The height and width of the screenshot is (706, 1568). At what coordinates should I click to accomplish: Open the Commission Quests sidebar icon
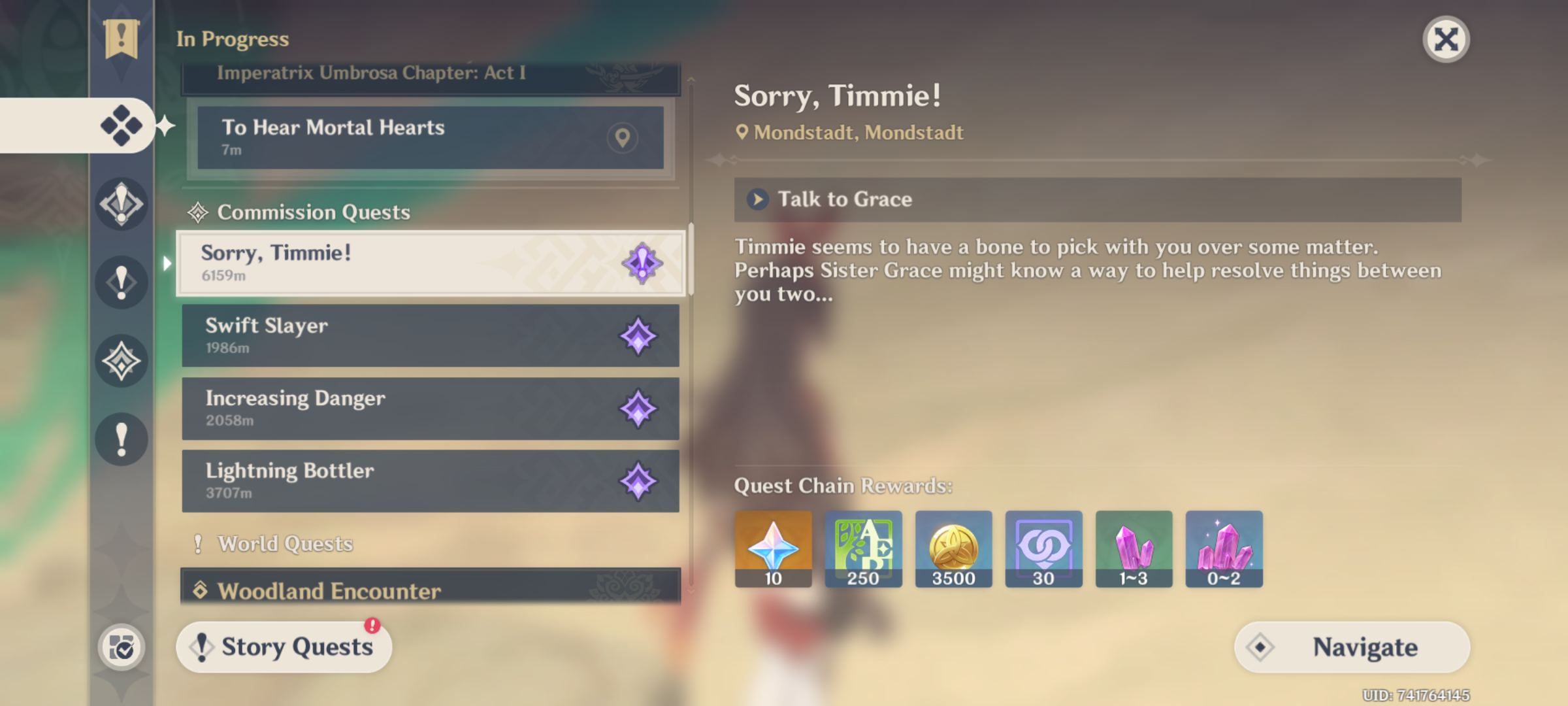tap(120, 360)
